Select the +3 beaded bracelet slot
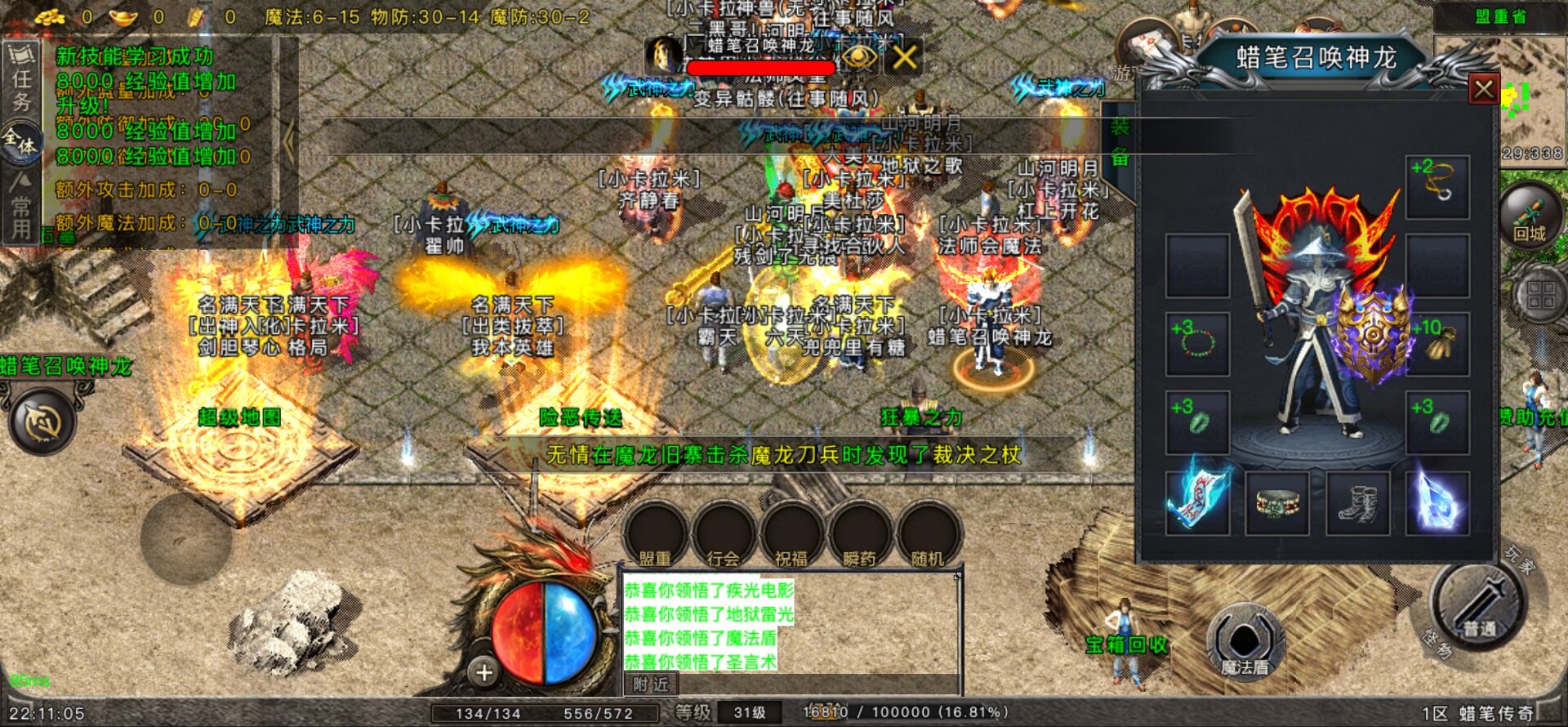Image resolution: width=1568 pixels, height=727 pixels. point(1197,344)
